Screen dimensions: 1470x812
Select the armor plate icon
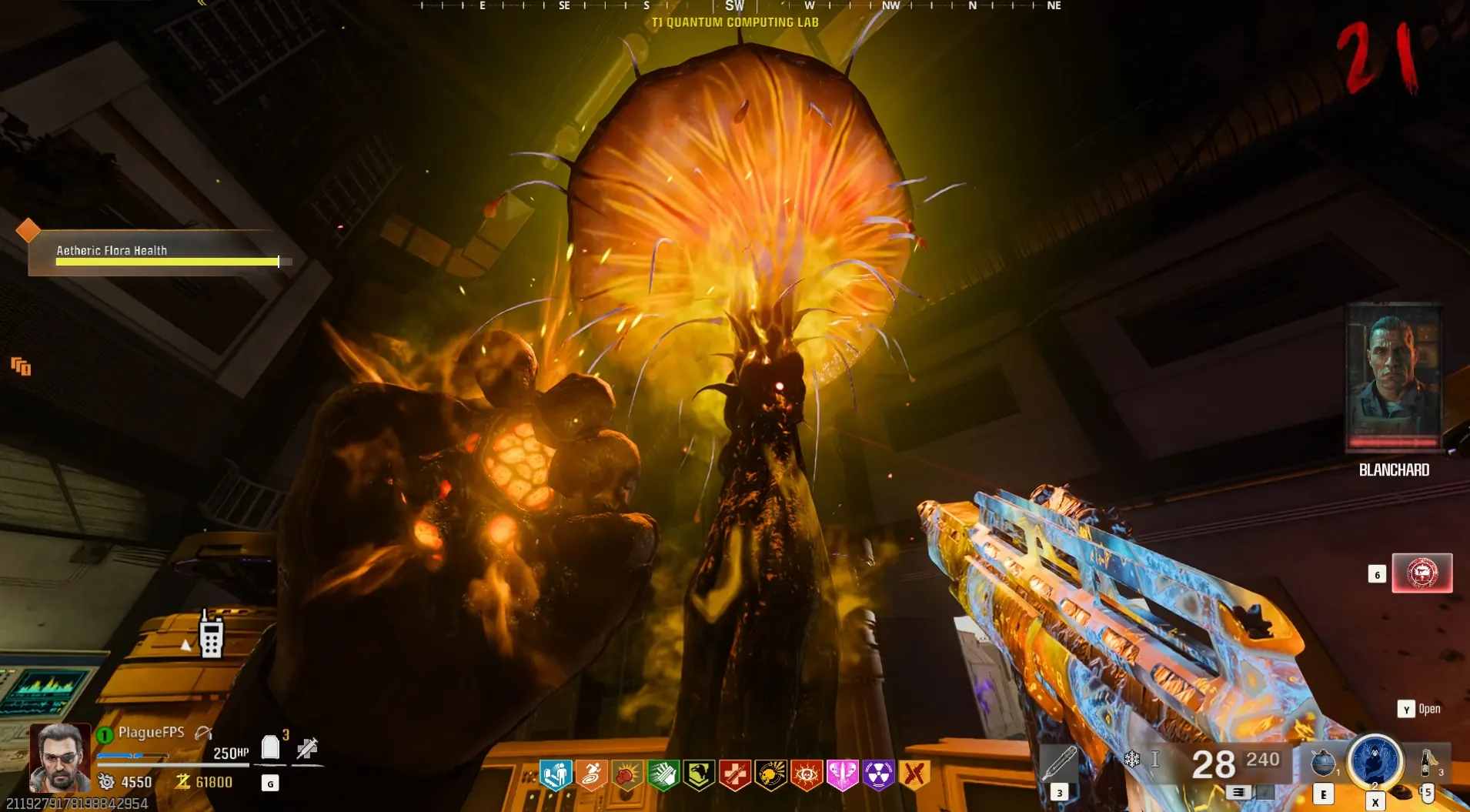pos(270,747)
